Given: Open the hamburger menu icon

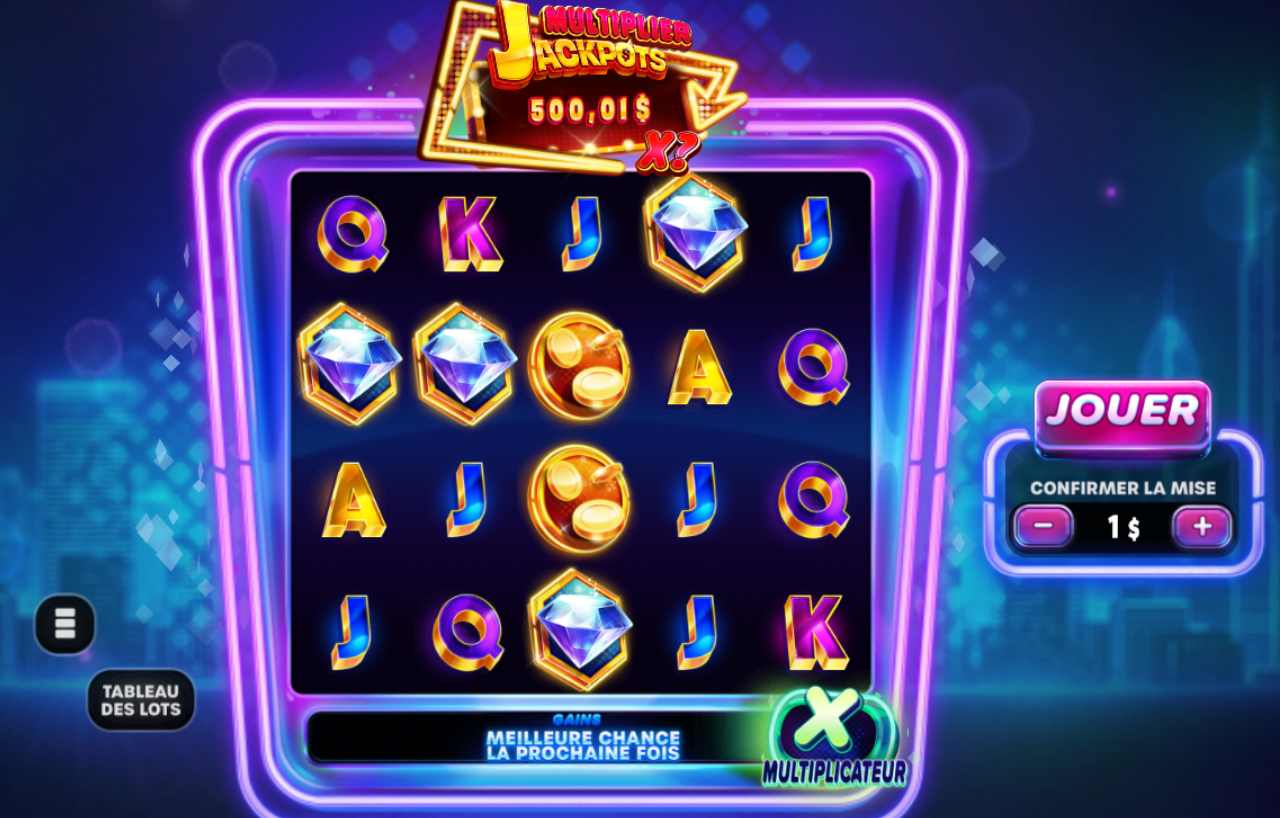Looking at the screenshot, I should pos(64,624).
